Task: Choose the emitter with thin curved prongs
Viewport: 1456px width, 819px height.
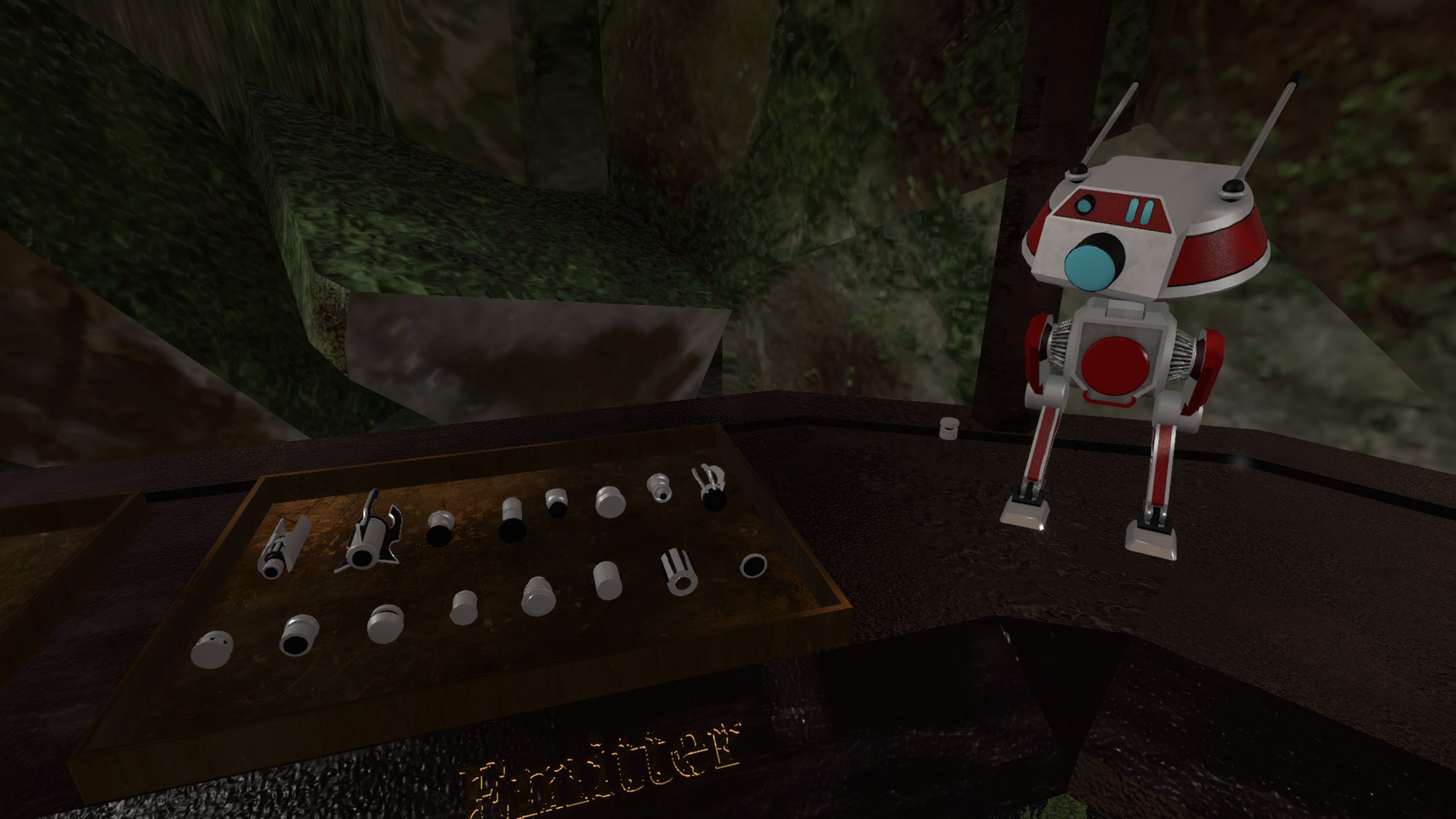Action: tap(709, 488)
